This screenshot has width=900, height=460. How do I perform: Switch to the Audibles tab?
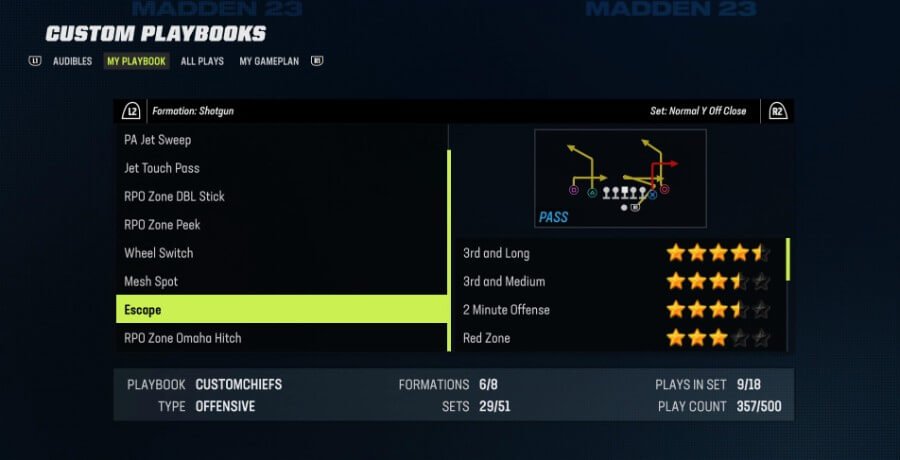tap(72, 61)
